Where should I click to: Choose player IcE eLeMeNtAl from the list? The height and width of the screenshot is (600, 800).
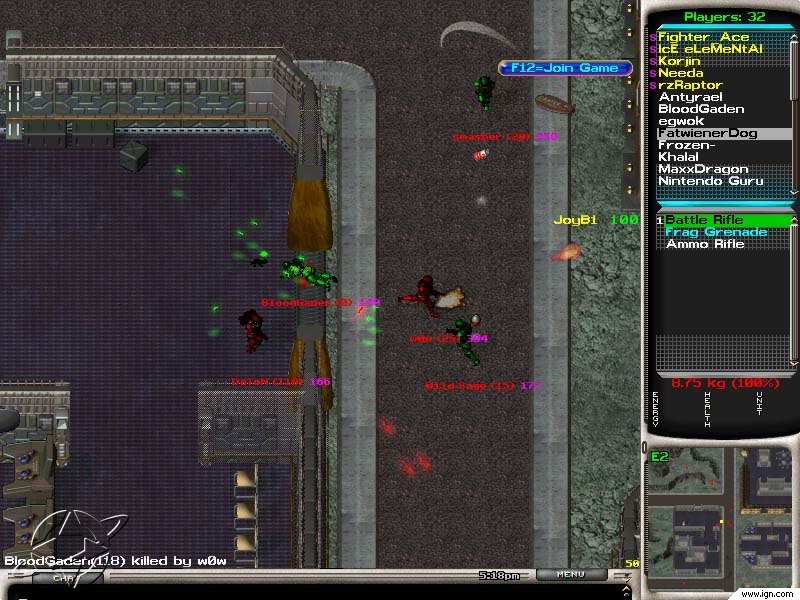click(x=710, y=49)
